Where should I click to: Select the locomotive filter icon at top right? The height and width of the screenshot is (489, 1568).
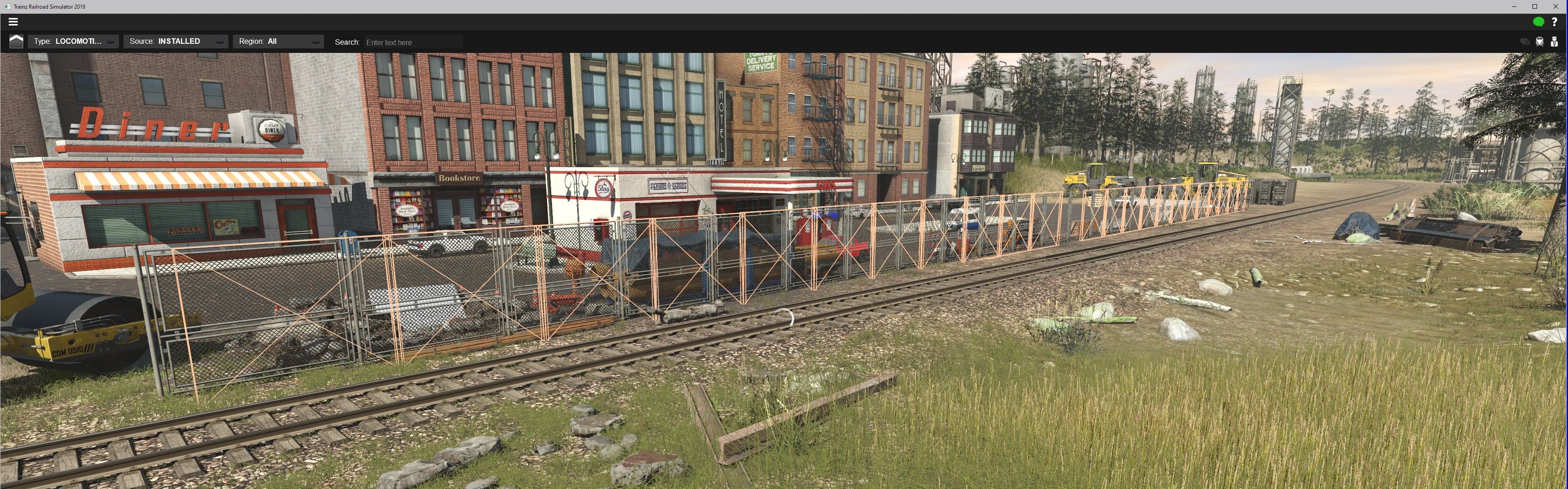(x=1539, y=42)
